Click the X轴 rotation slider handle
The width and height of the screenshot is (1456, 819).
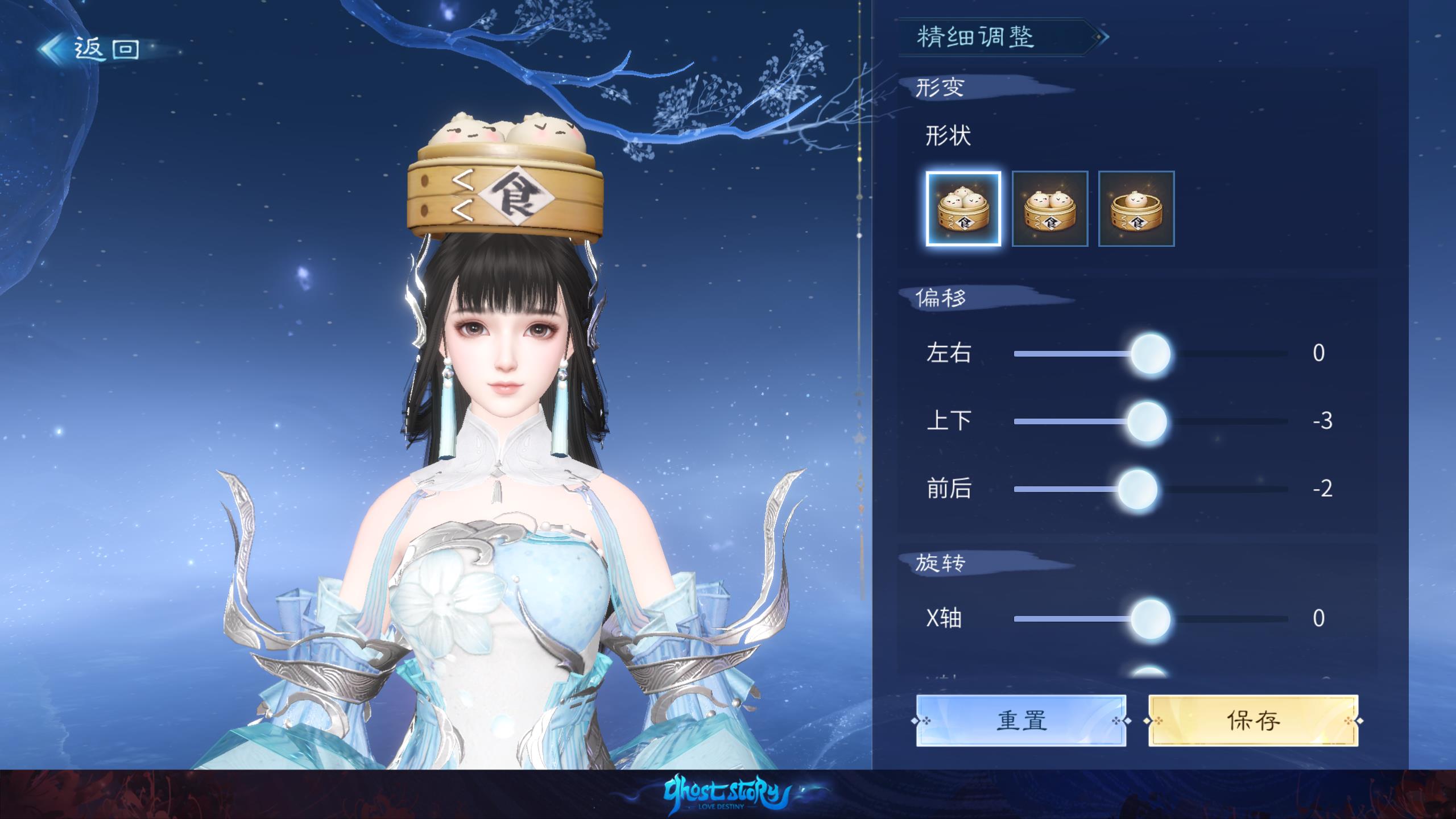click(1150, 619)
